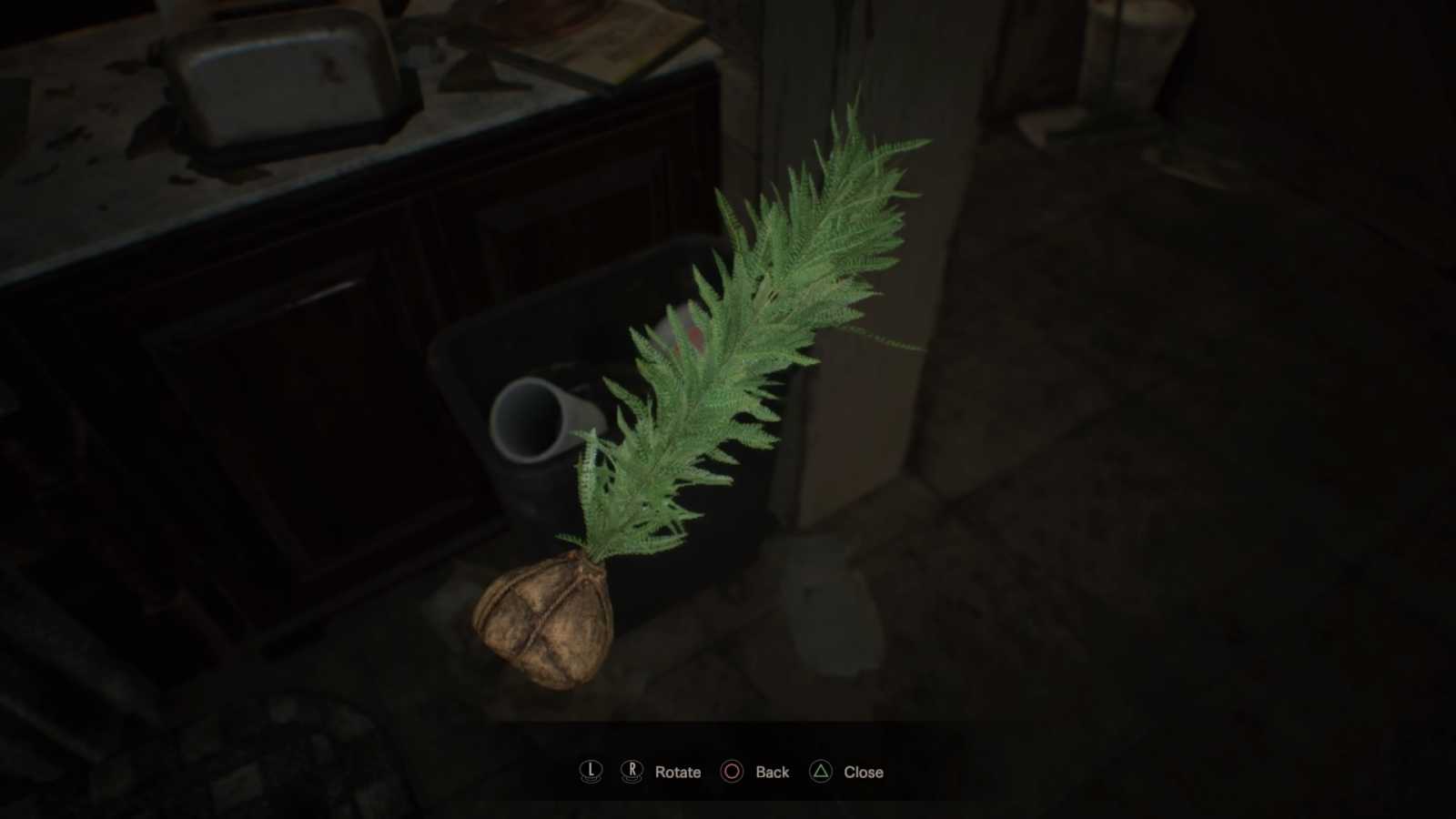The image size is (1456, 819).
Task: Click the analog stick base under the L icon
Action: (590, 778)
